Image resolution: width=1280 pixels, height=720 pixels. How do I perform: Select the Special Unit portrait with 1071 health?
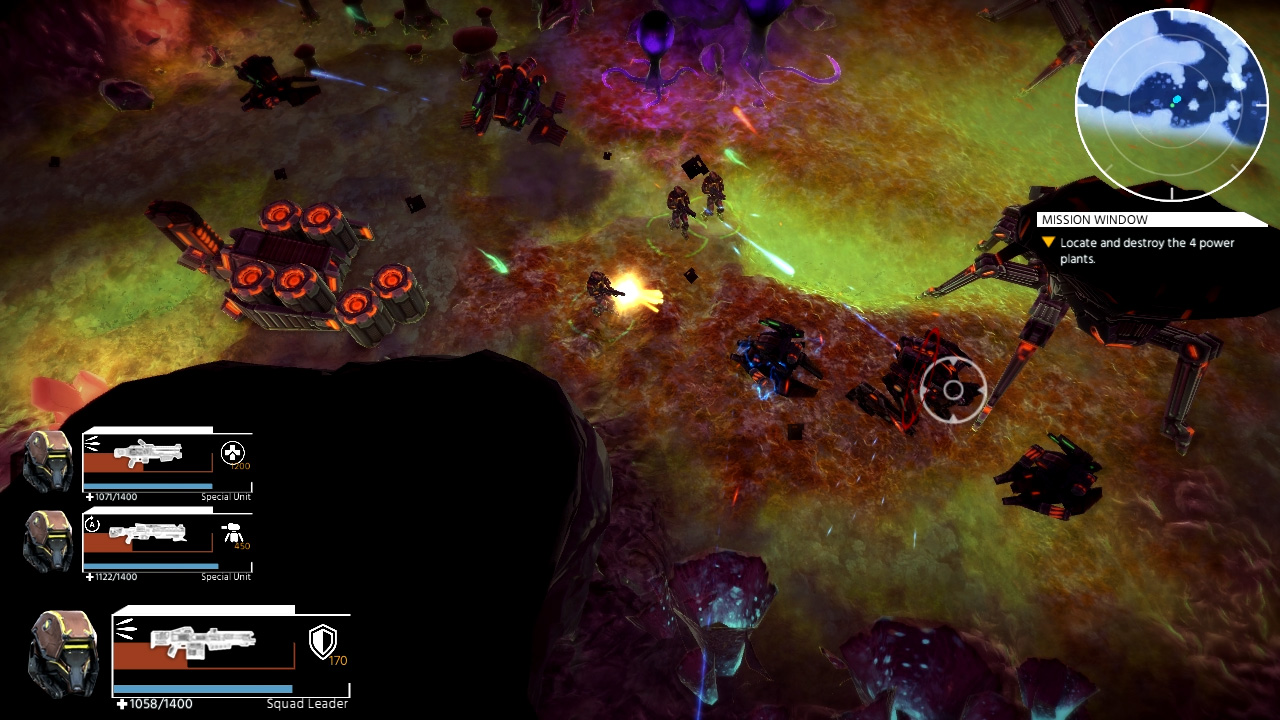(48, 461)
